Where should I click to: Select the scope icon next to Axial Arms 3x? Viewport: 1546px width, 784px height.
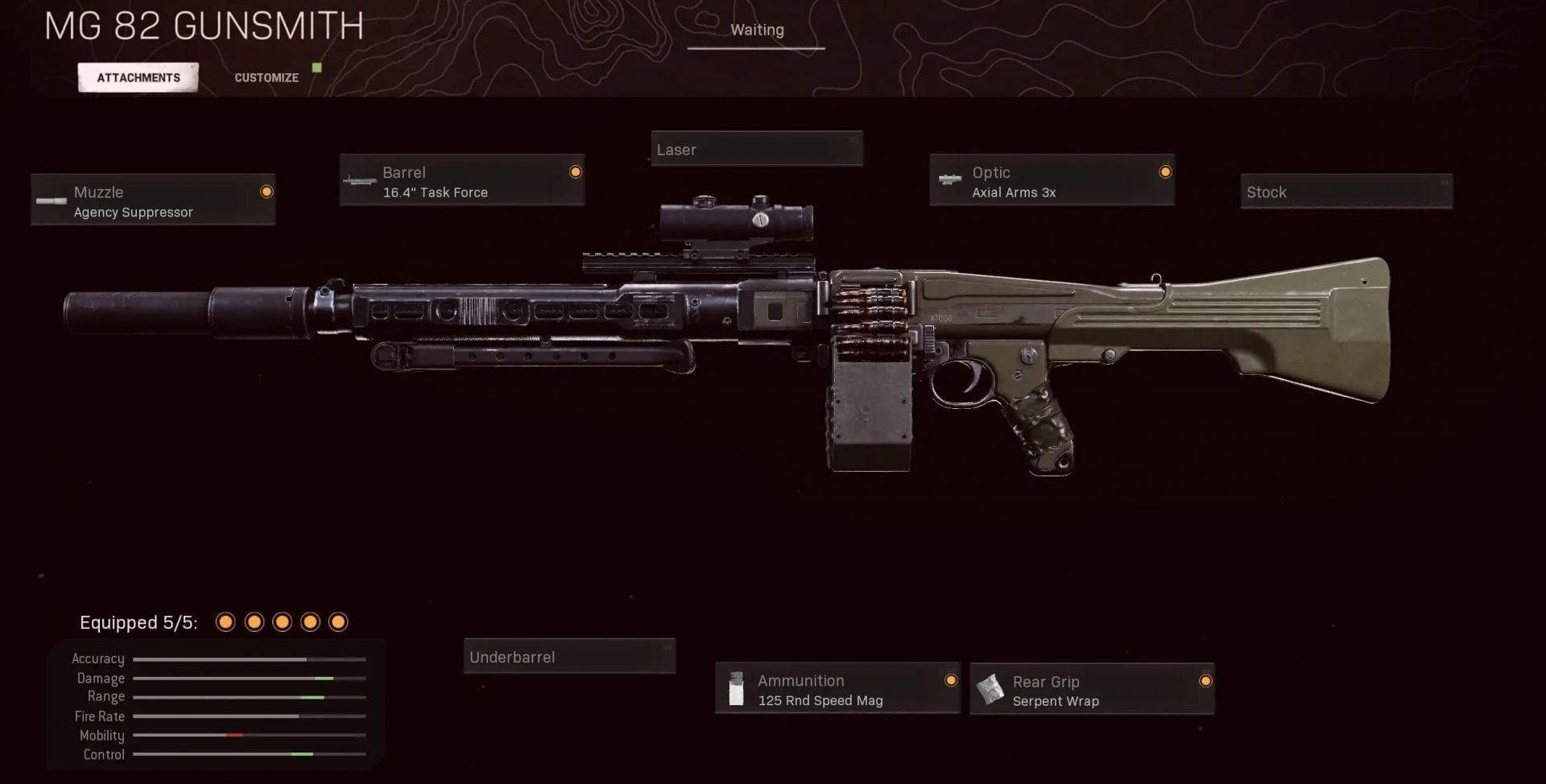[x=949, y=180]
